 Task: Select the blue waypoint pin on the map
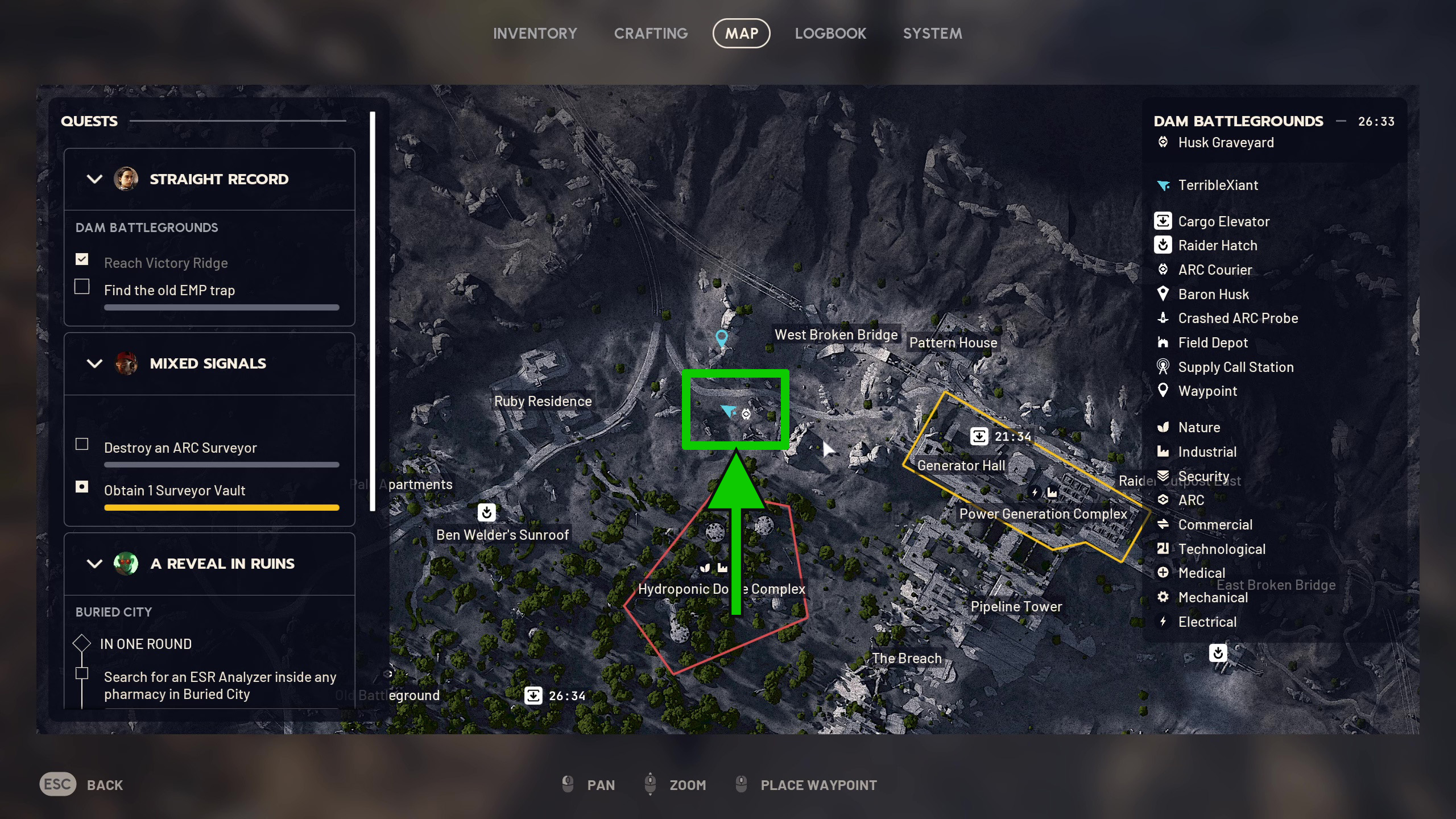click(721, 338)
